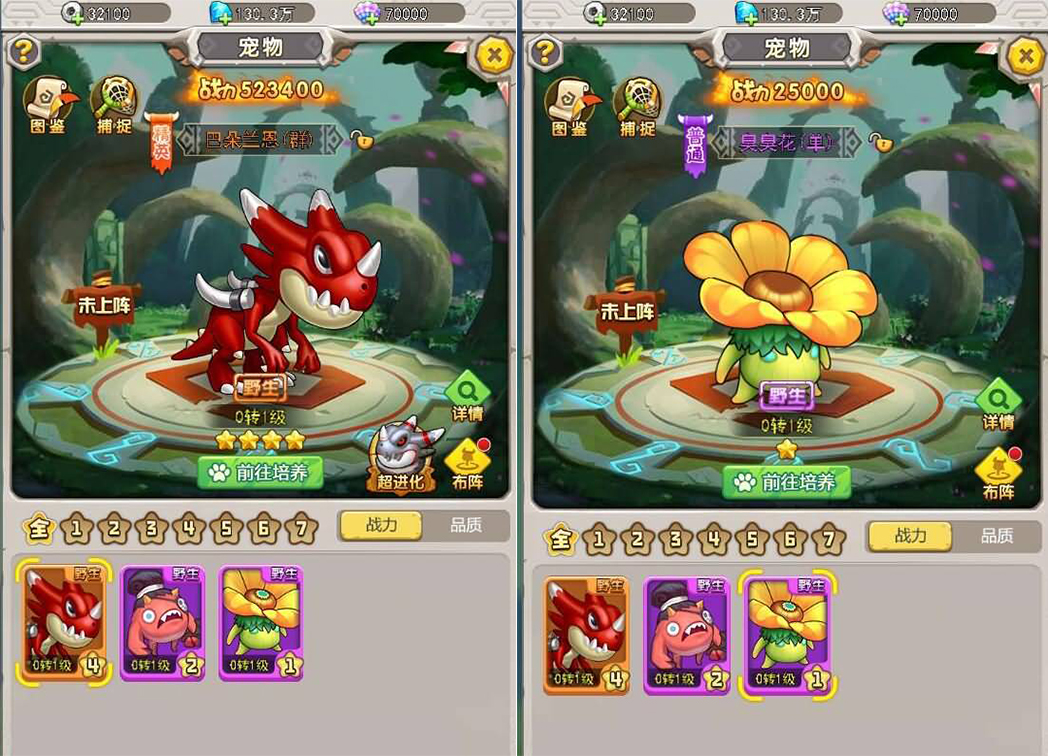Open 详情 details beside the flower pet
Screen dimensions: 1048x756
tap(998, 402)
